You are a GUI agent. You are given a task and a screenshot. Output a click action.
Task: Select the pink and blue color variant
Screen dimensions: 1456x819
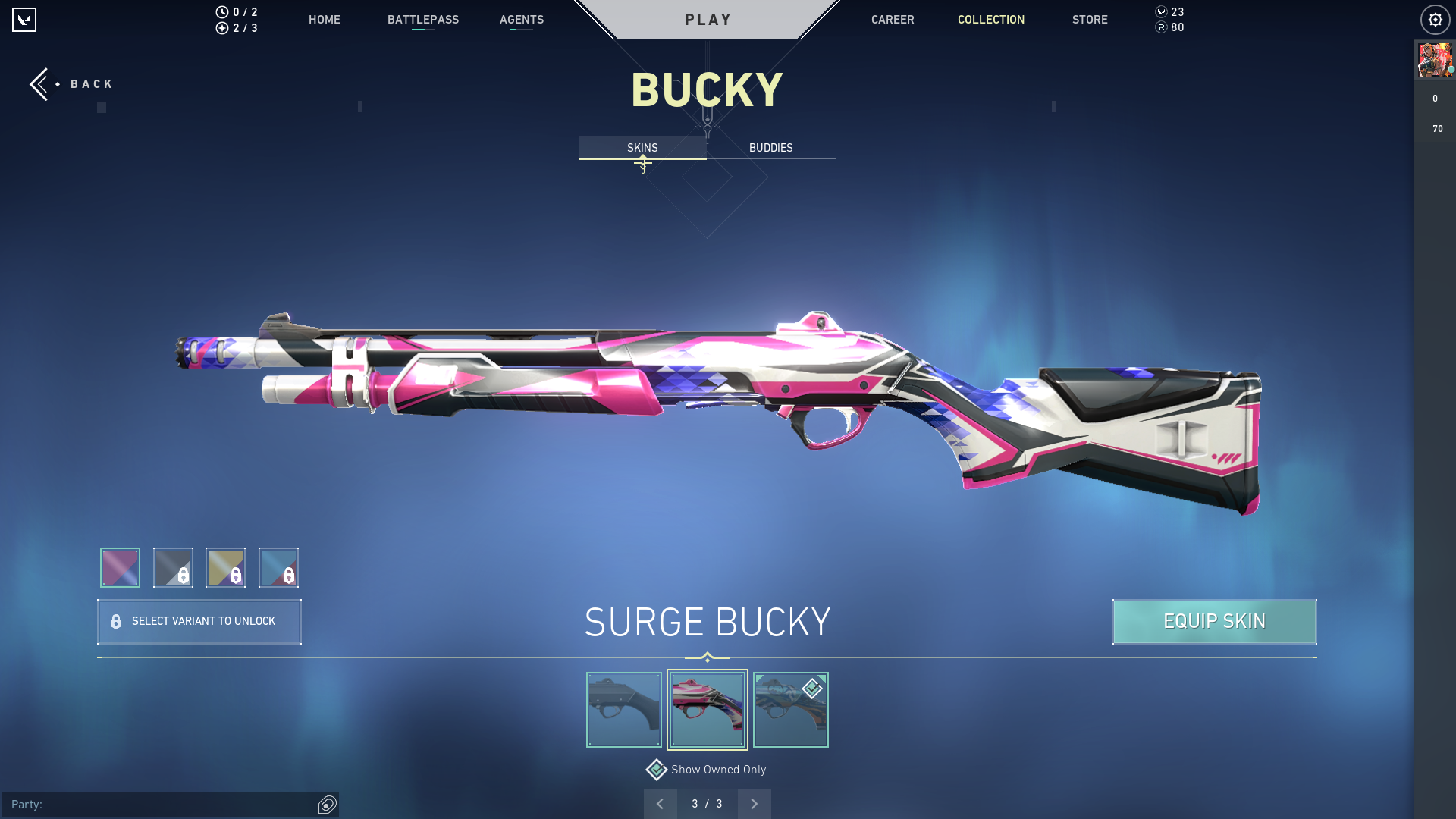point(120,567)
